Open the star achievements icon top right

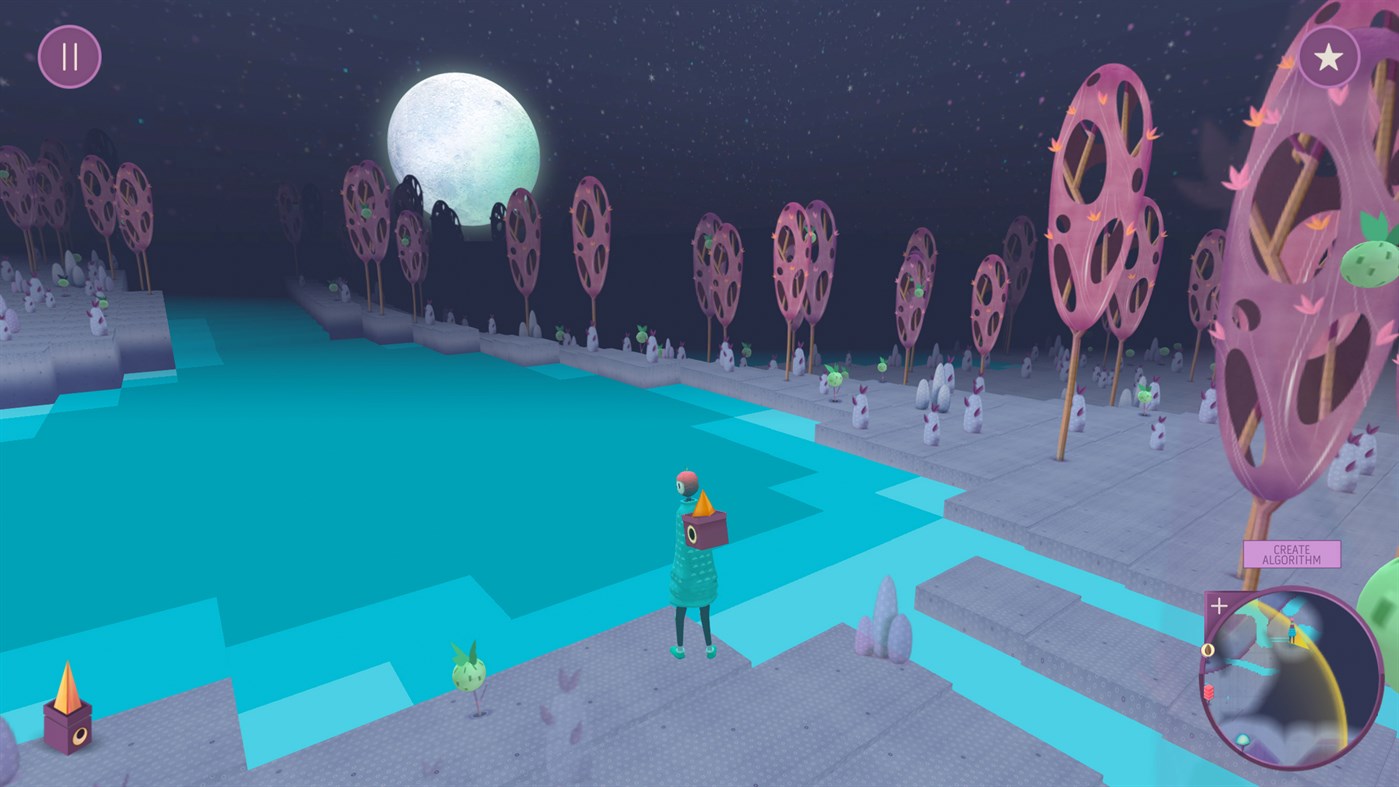point(1329,55)
